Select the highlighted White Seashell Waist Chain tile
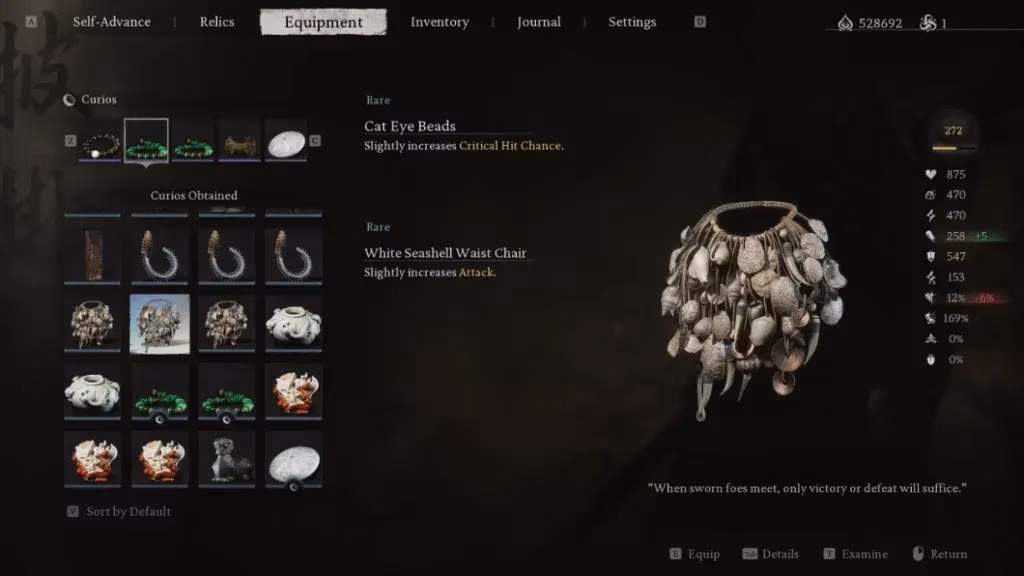The height and width of the screenshot is (576, 1024). coord(159,323)
